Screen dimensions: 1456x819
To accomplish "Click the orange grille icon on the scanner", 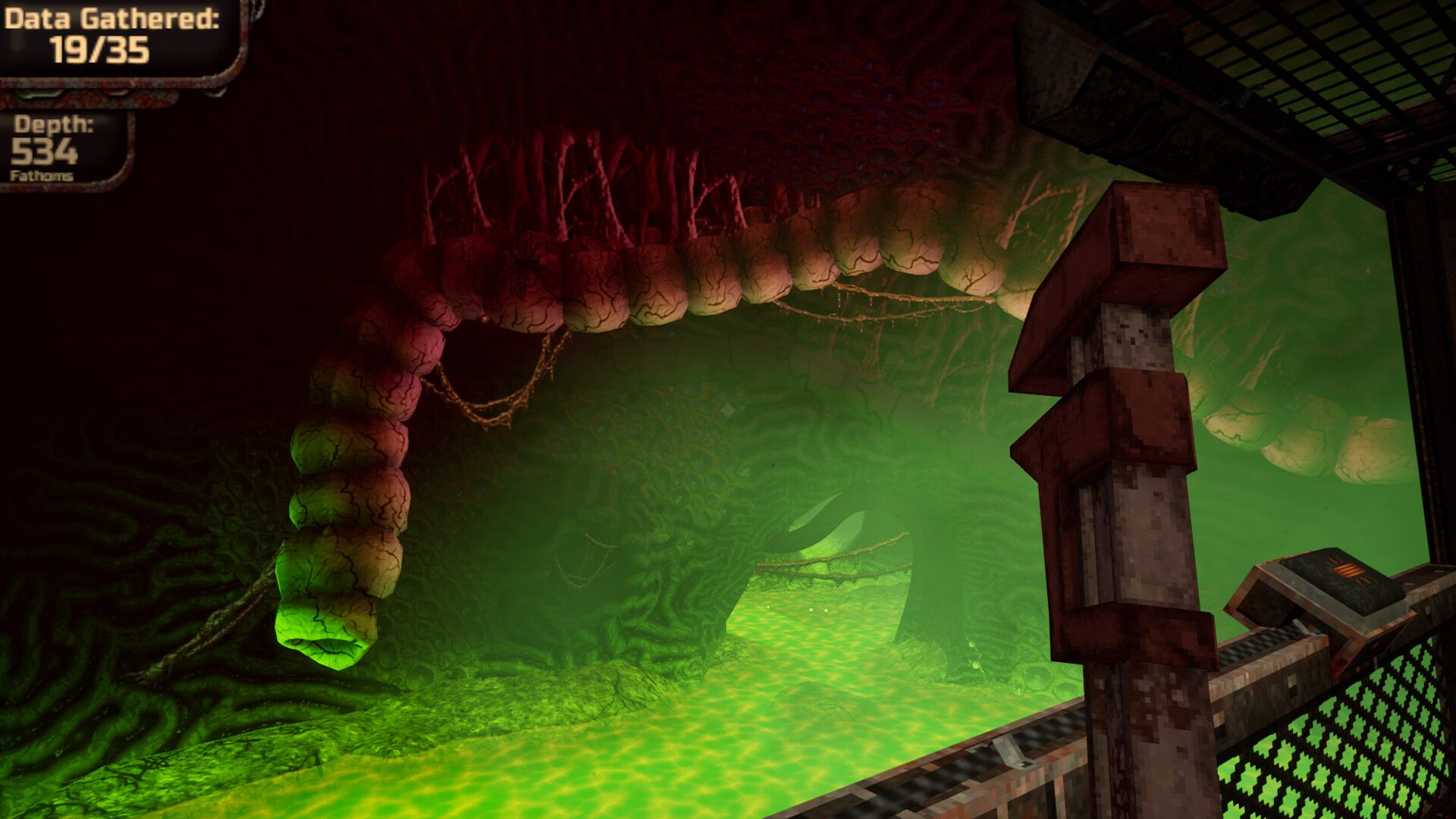I will coord(1348,570).
